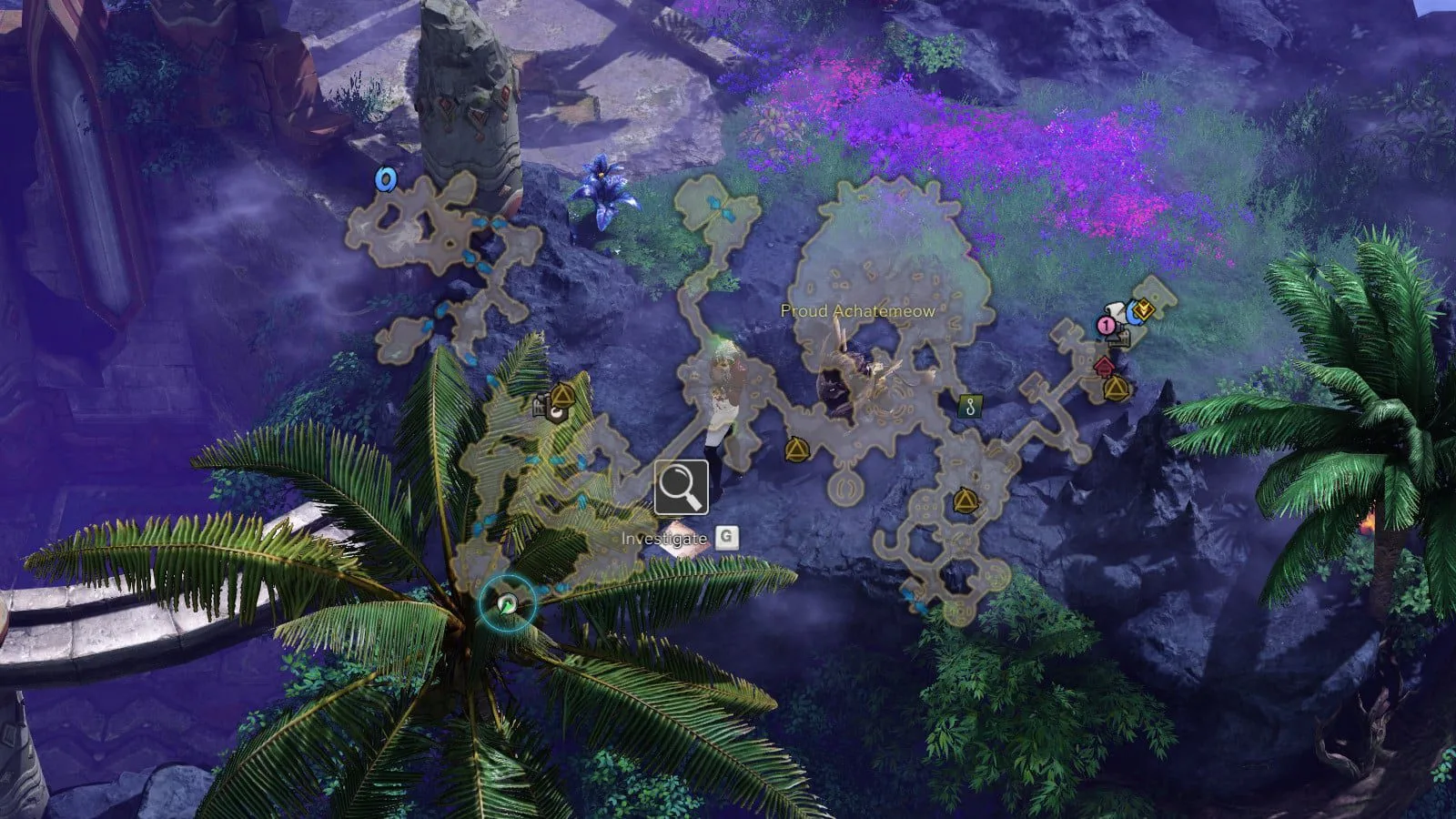
Task: Click the pink number 1 map marker
Action: [x=1106, y=325]
